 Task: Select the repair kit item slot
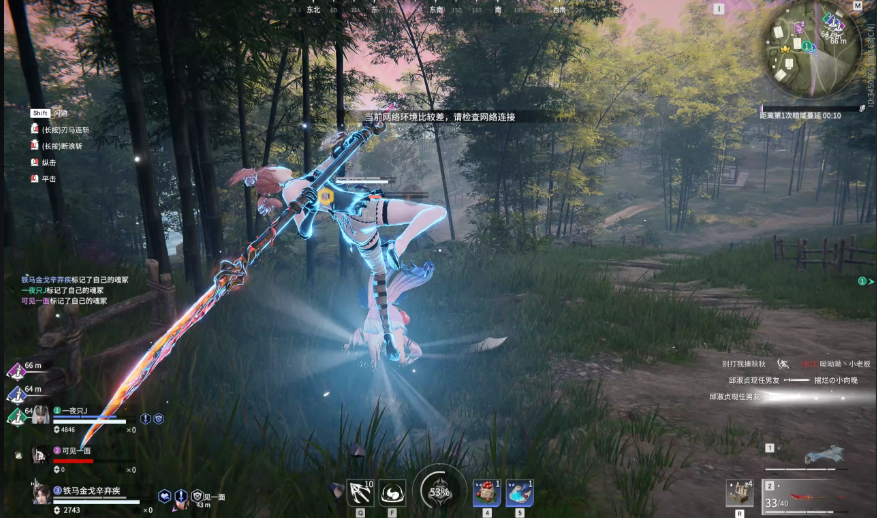(x=740, y=493)
